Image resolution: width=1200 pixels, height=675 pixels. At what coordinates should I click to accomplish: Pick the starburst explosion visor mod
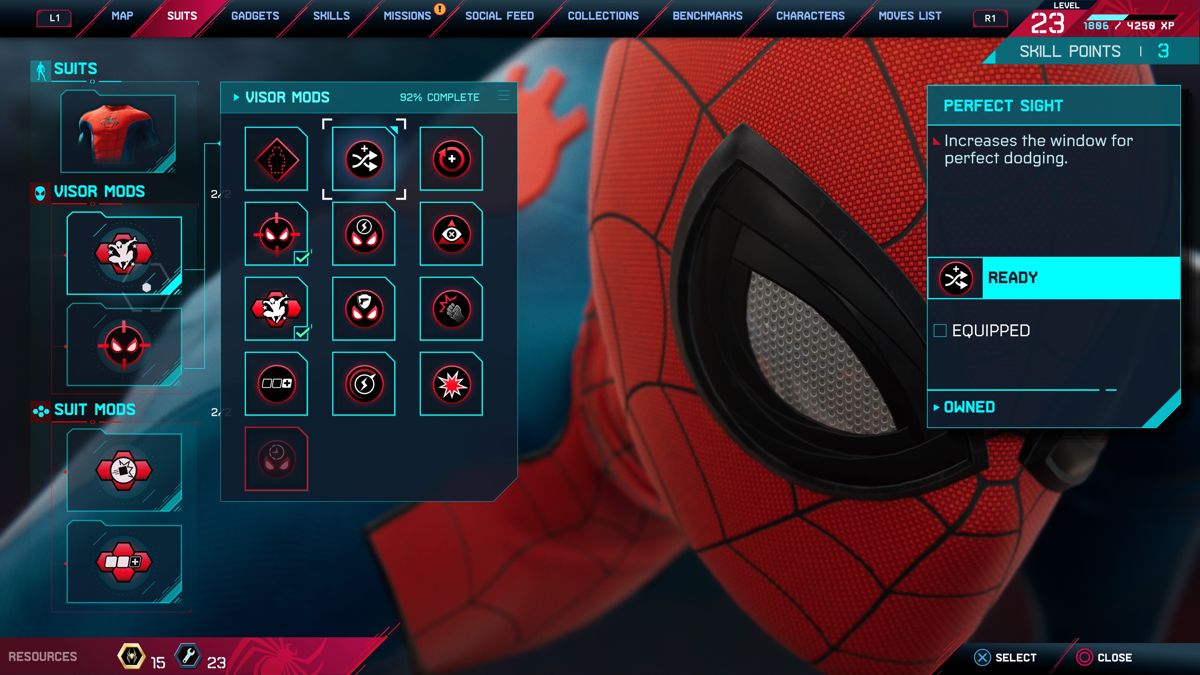451,384
